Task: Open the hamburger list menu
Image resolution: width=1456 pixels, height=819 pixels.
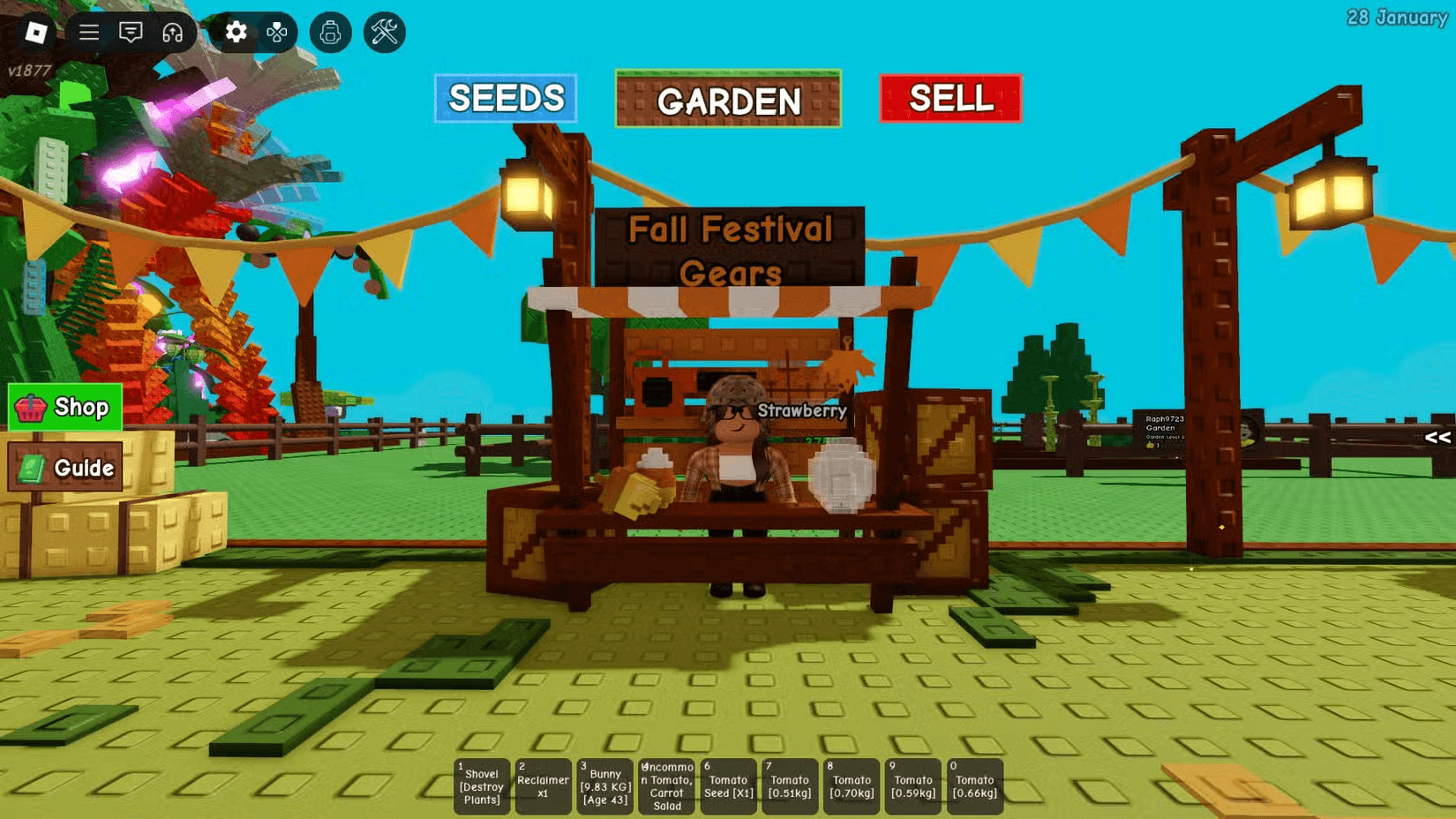Action: click(x=89, y=33)
